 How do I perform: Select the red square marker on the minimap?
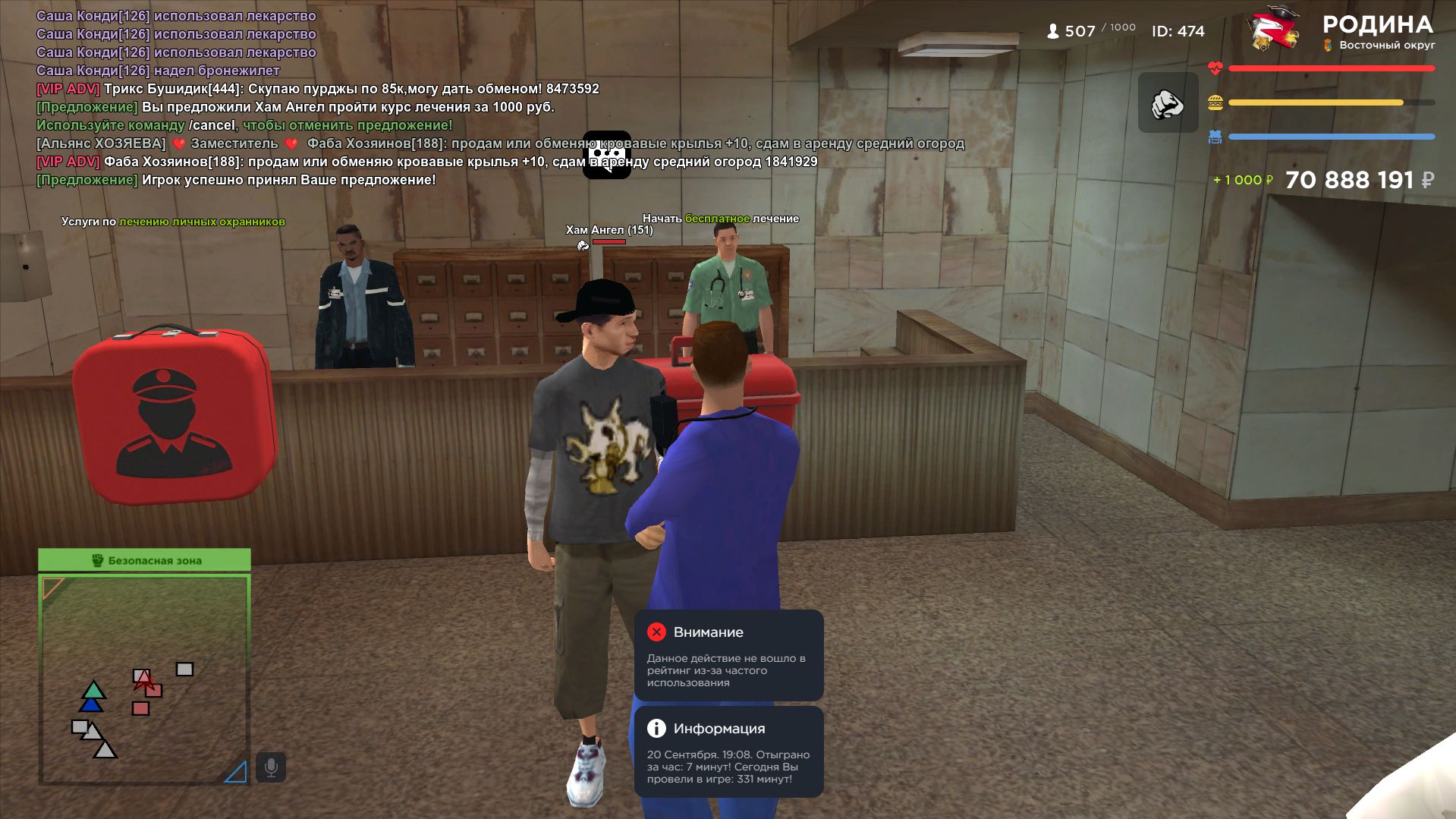click(140, 708)
